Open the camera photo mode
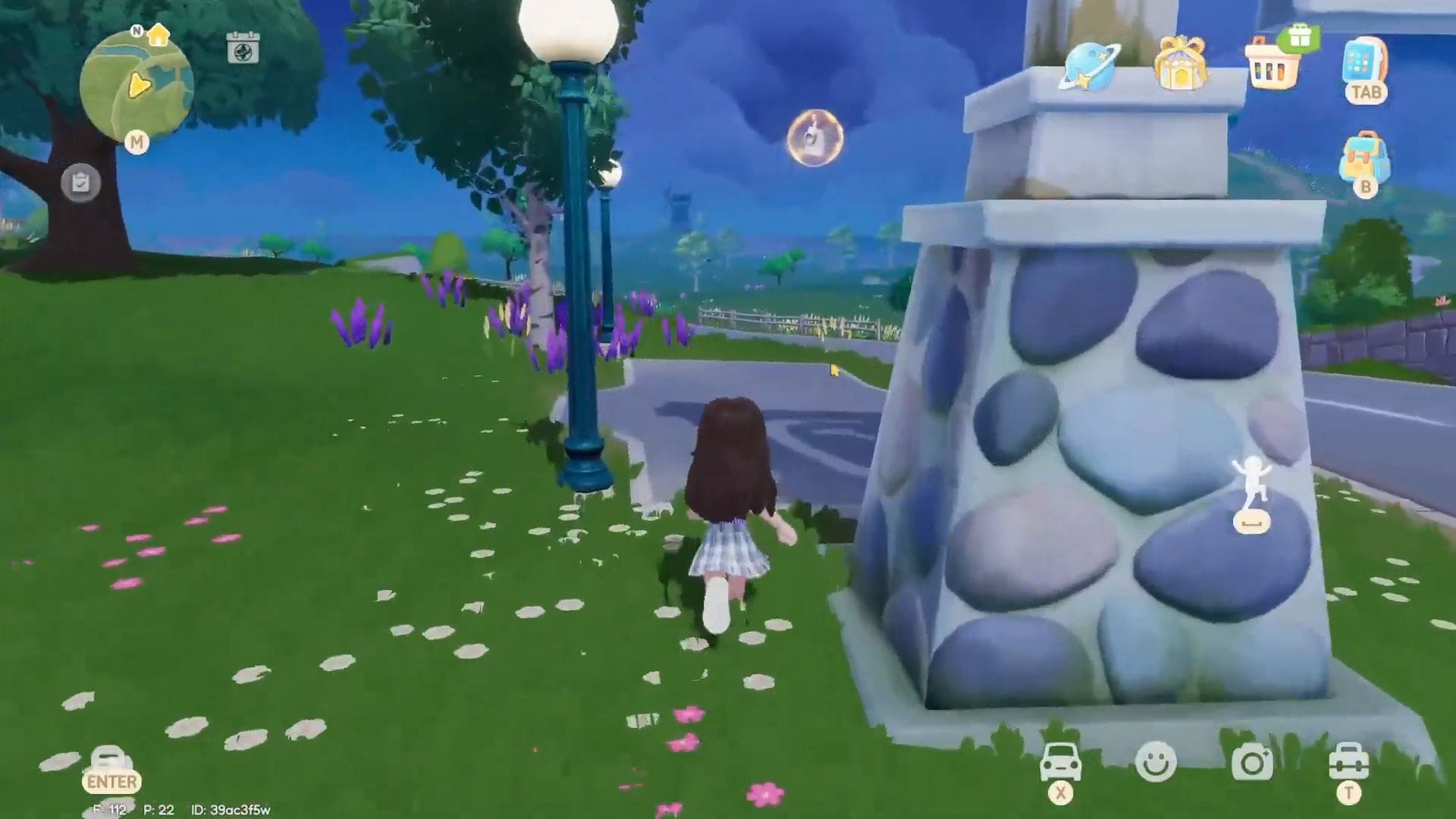Viewport: 1456px width, 819px height. point(1251,762)
